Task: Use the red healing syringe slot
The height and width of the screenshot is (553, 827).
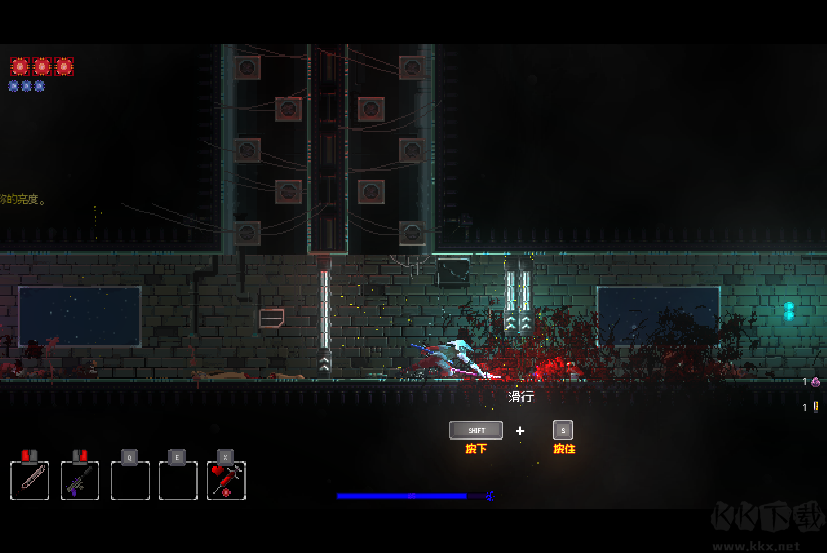Action: coord(227,480)
